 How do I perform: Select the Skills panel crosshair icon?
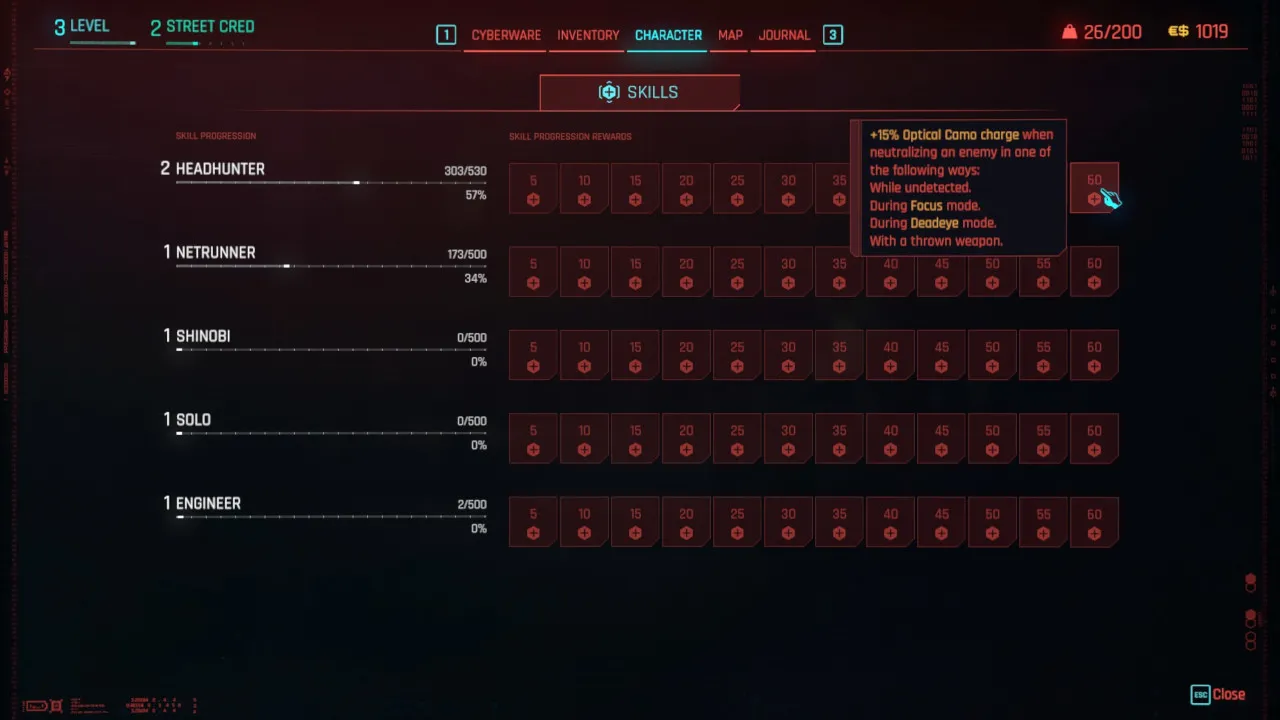tap(609, 91)
